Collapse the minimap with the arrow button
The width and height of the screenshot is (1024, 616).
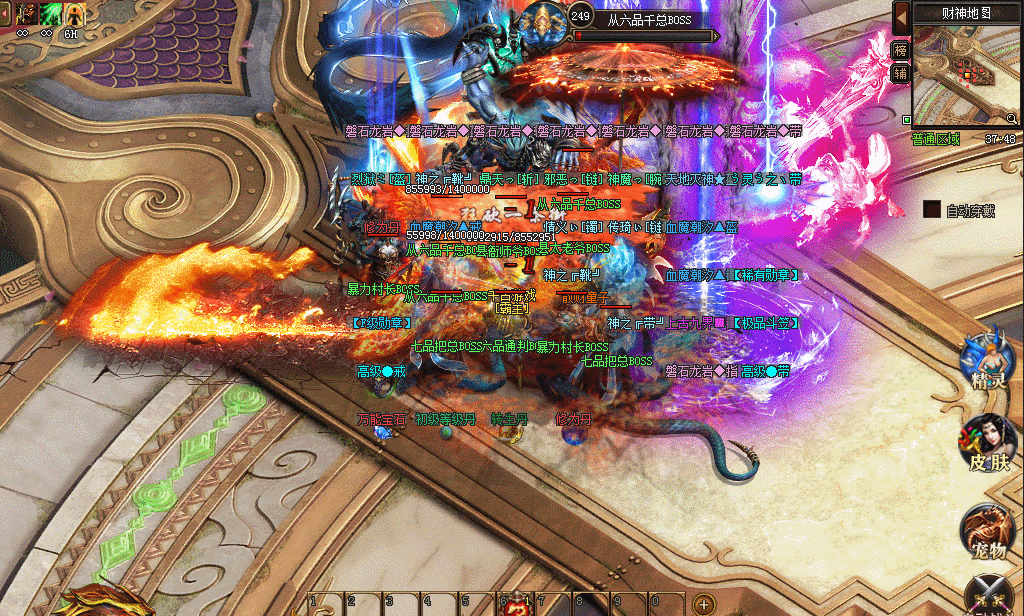click(901, 17)
